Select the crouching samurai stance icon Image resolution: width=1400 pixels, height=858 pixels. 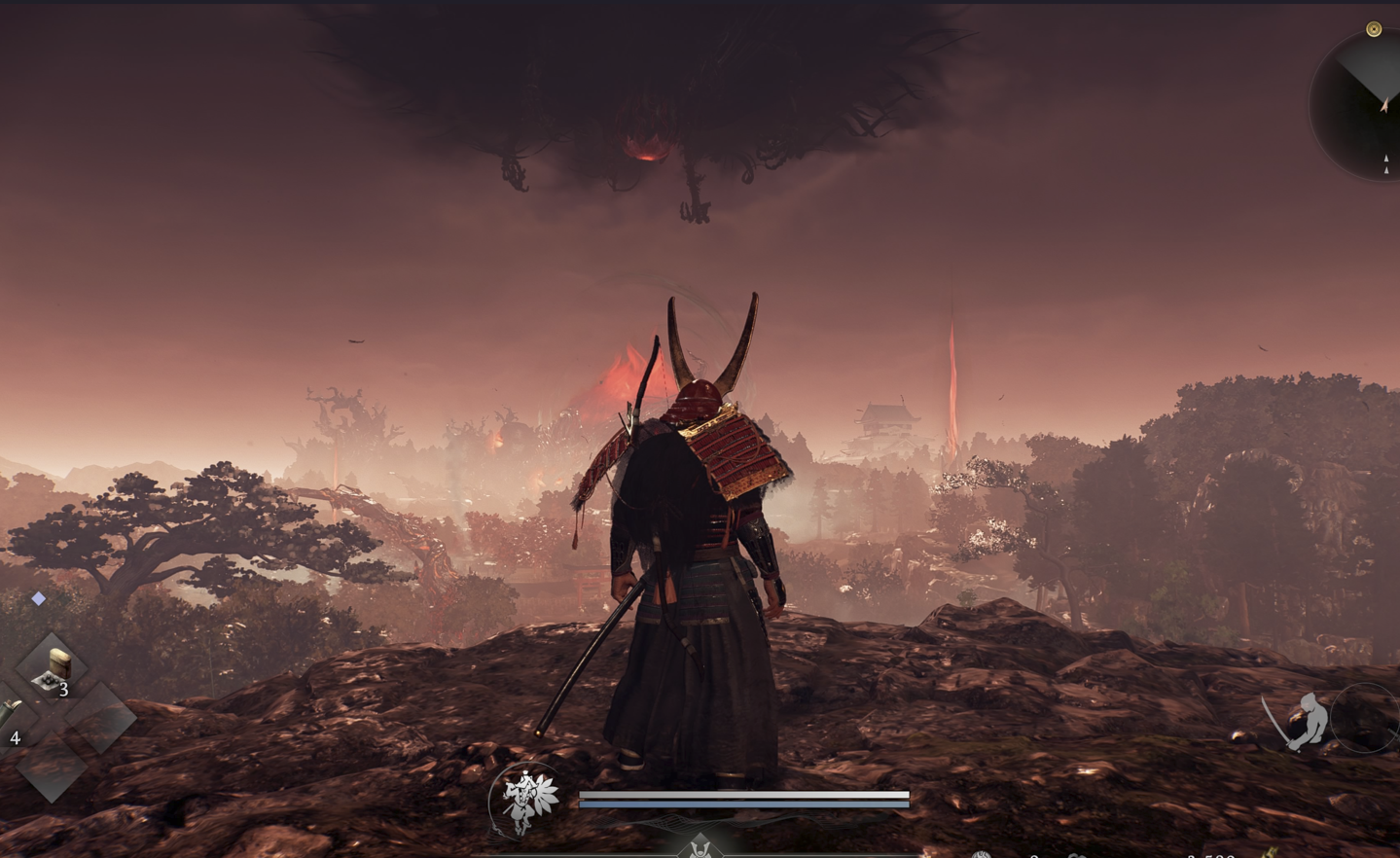point(1301,722)
